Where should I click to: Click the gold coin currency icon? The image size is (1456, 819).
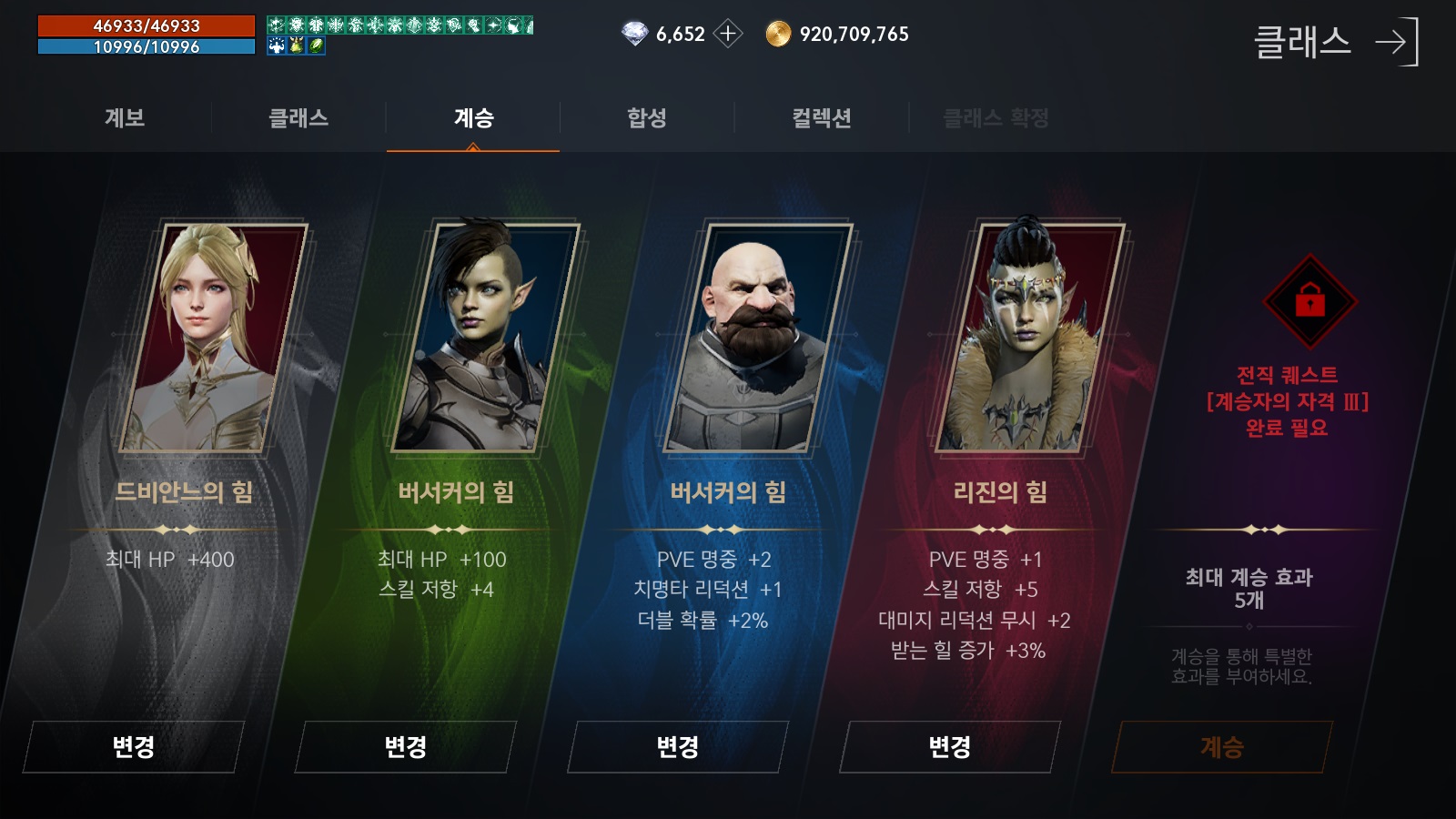click(x=777, y=34)
